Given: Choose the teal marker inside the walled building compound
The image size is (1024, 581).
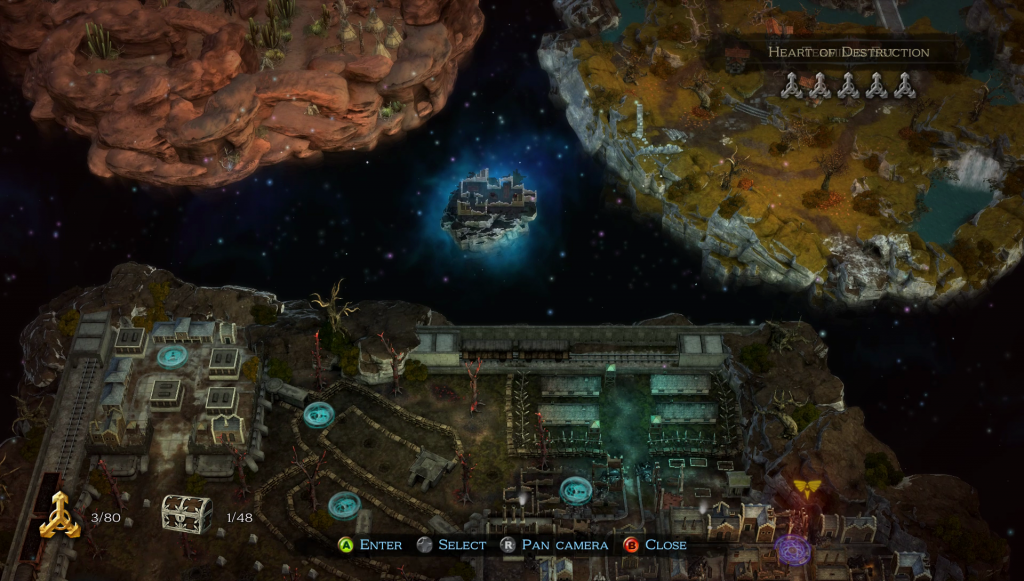Looking at the screenshot, I should [x=171, y=357].
